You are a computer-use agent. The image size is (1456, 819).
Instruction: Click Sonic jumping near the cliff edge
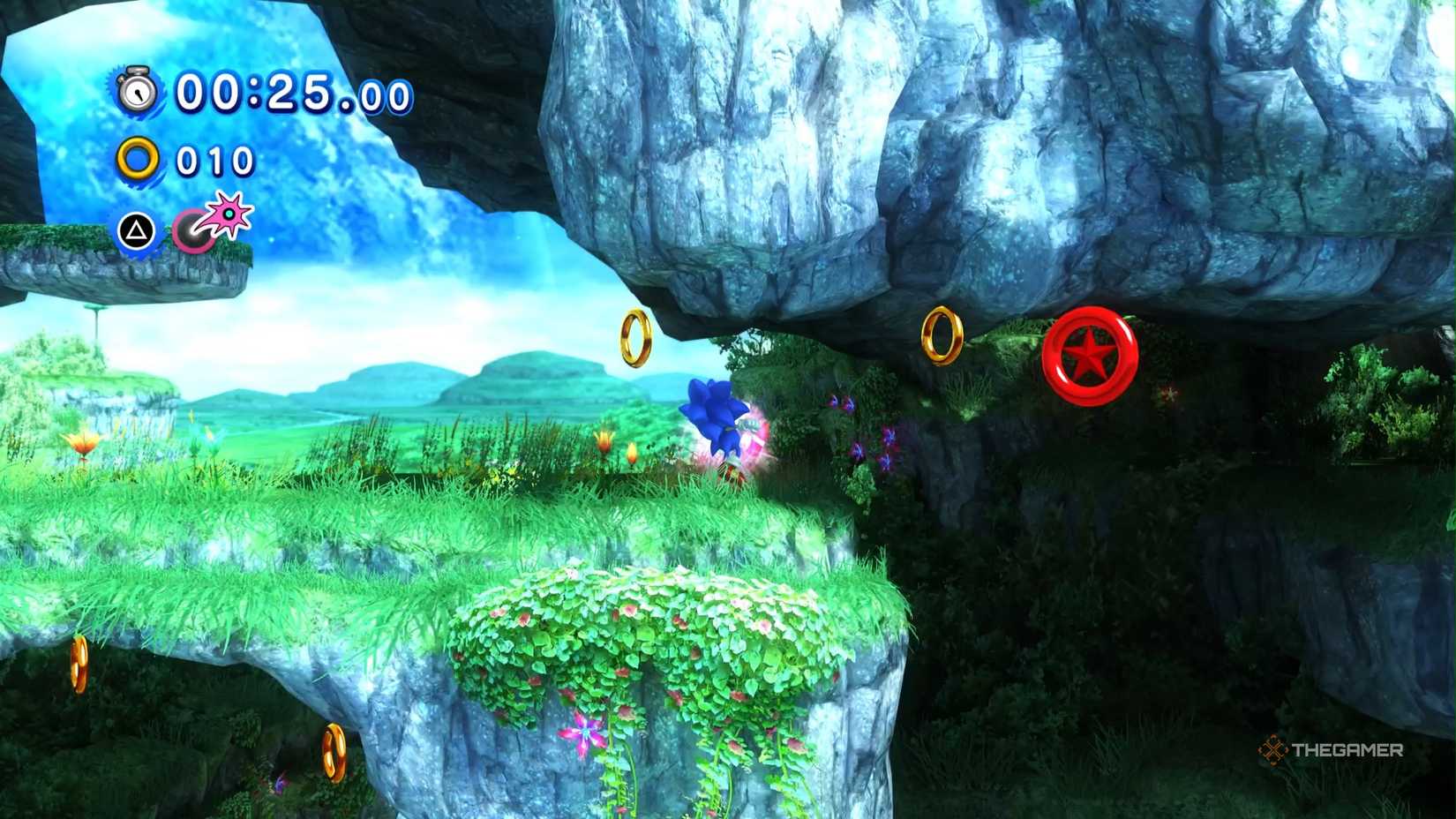(x=715, y=415)
